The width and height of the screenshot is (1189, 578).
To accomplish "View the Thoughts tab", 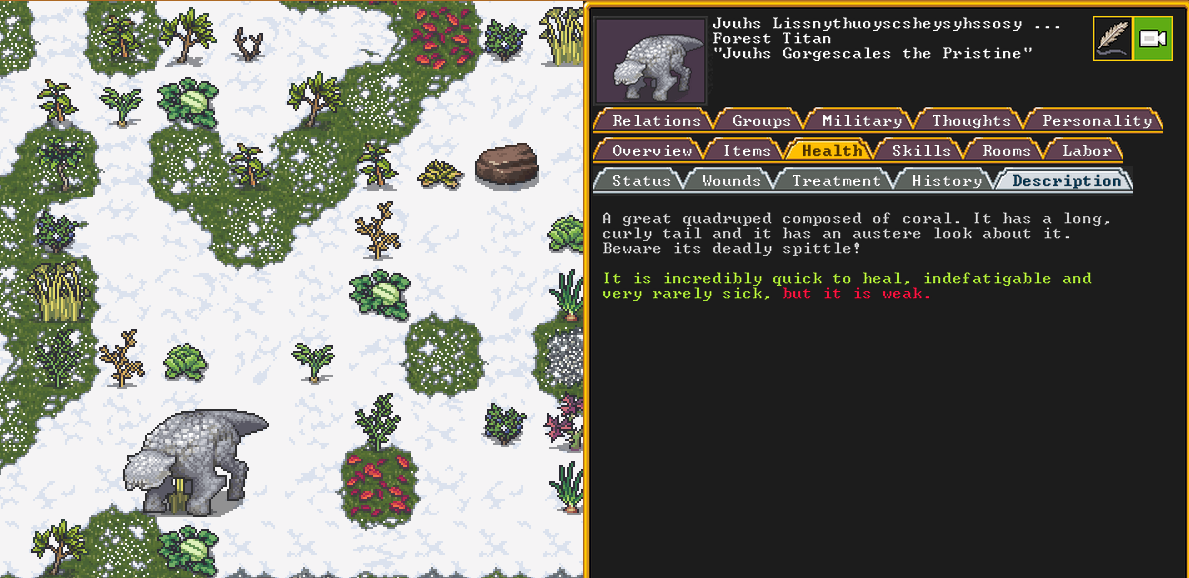I will click(x=970, y=121).
